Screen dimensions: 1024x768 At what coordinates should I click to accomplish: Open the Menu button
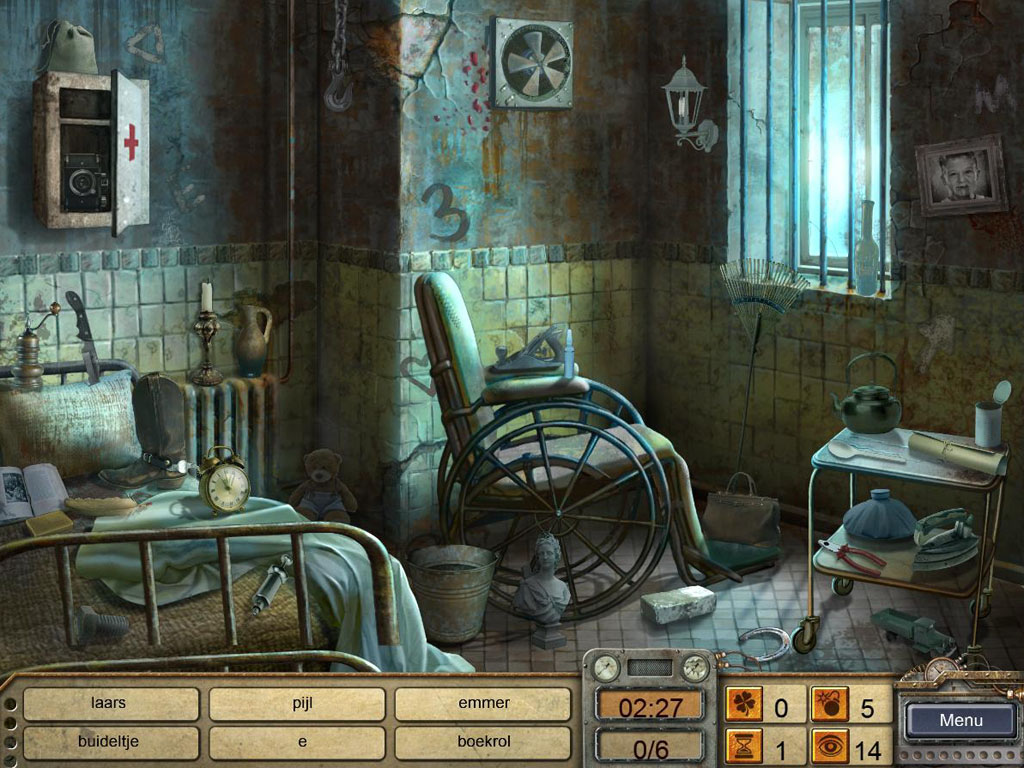pyautogui.click(x=960, y=720)
